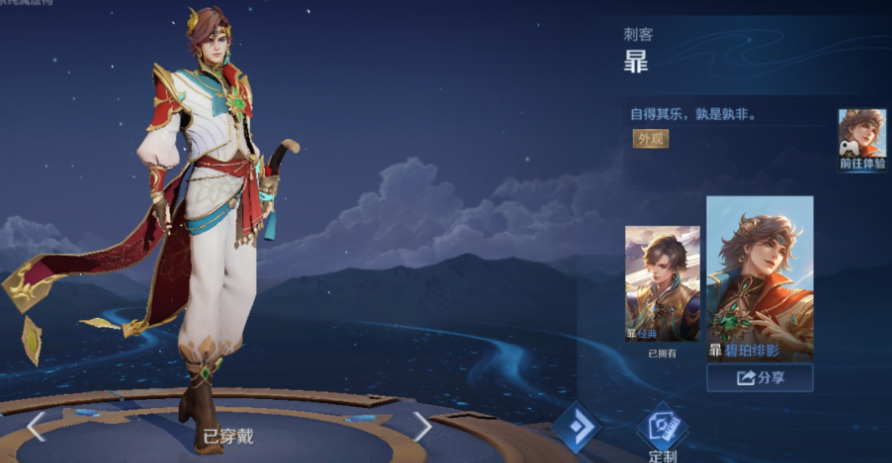Screen dimensions: 892x463
Task: Open the 定制 customize button
Action: 662,432
